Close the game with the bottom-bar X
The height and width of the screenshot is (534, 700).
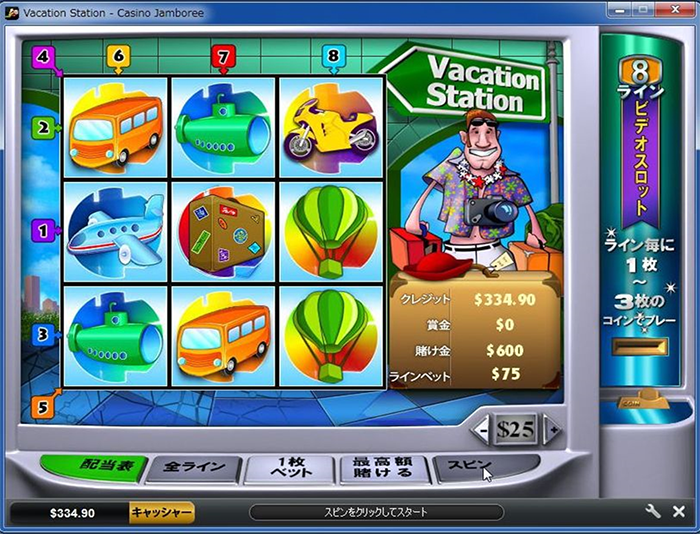pyautogui.click(x=680, y=512)
